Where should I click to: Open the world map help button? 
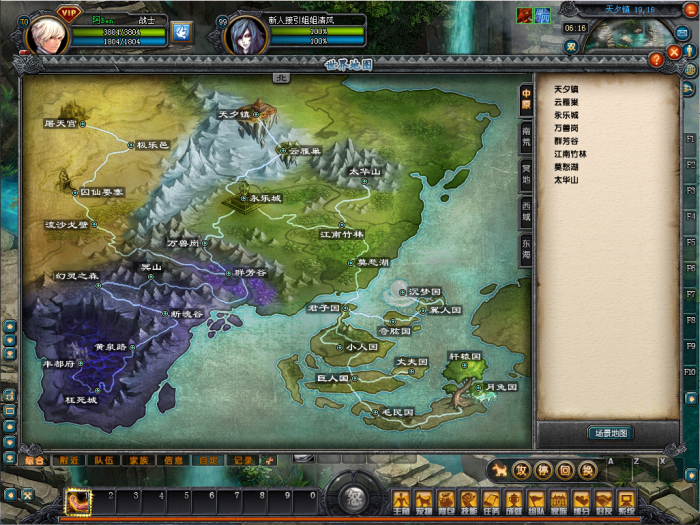[x=656, y=60]
